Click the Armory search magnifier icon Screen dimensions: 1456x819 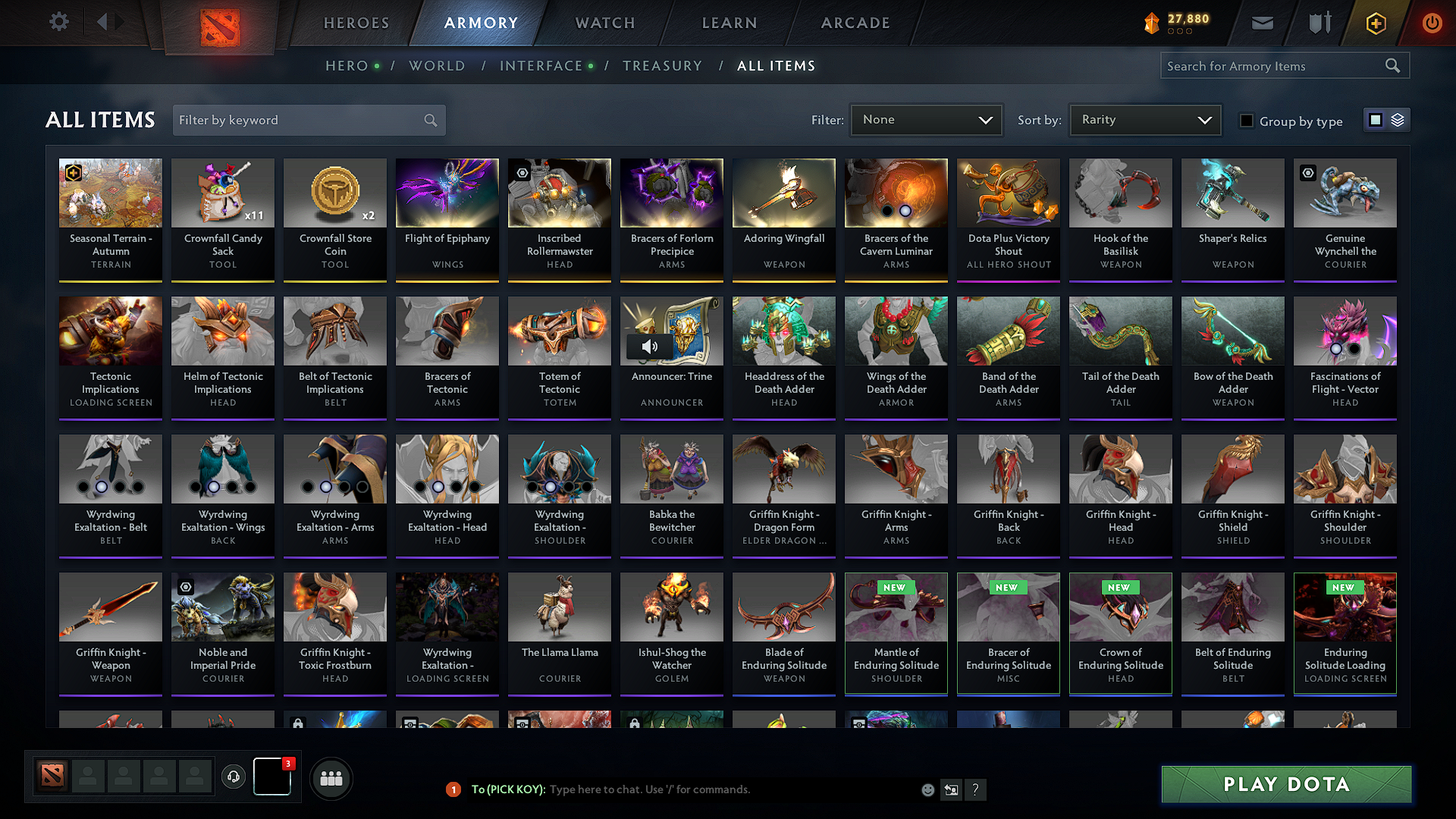click(1393, 65)
